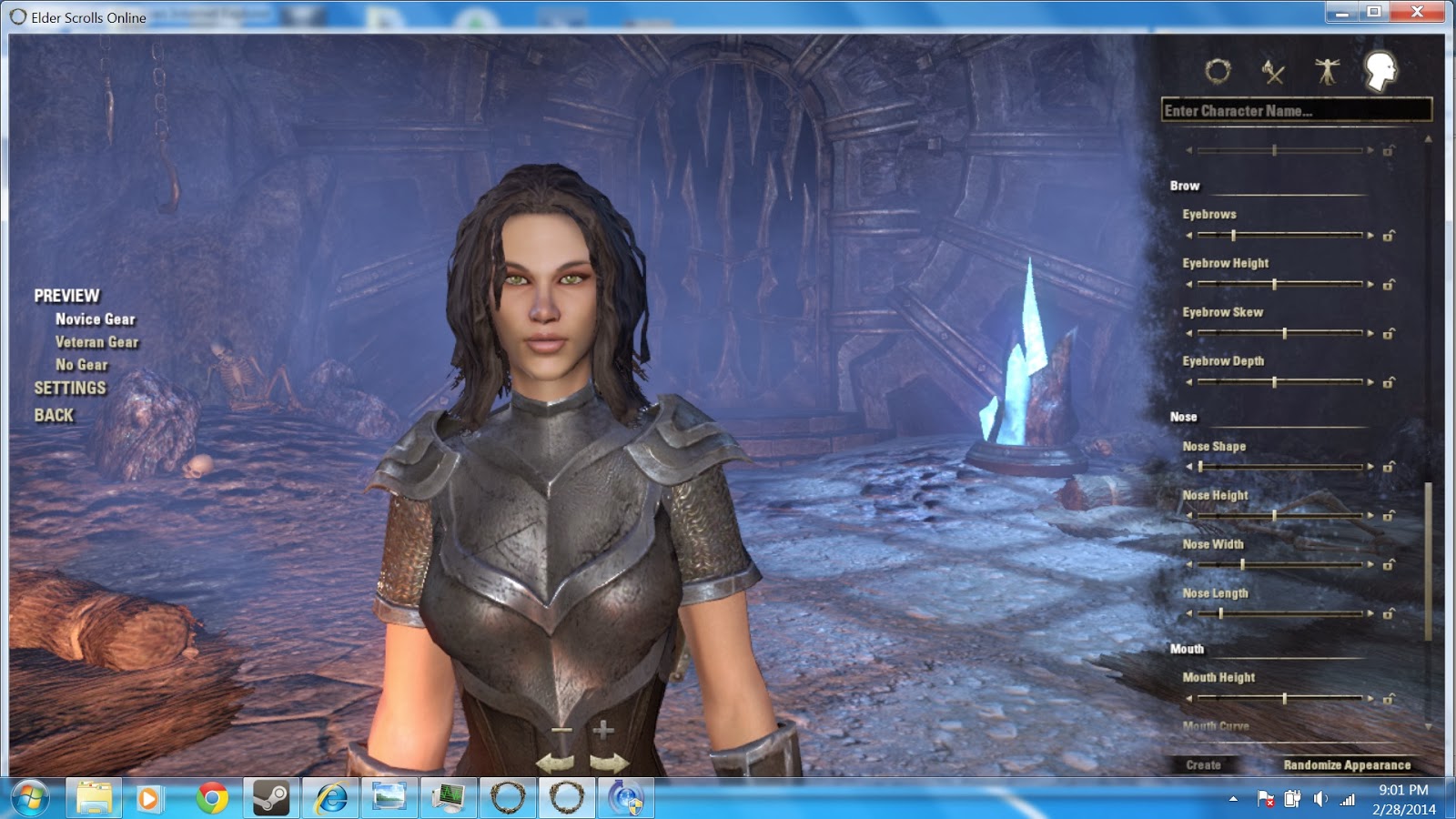Toggle the lock next to Nose Shape slider
Screen dimensions: 1456x819
tap(1389, 467)
